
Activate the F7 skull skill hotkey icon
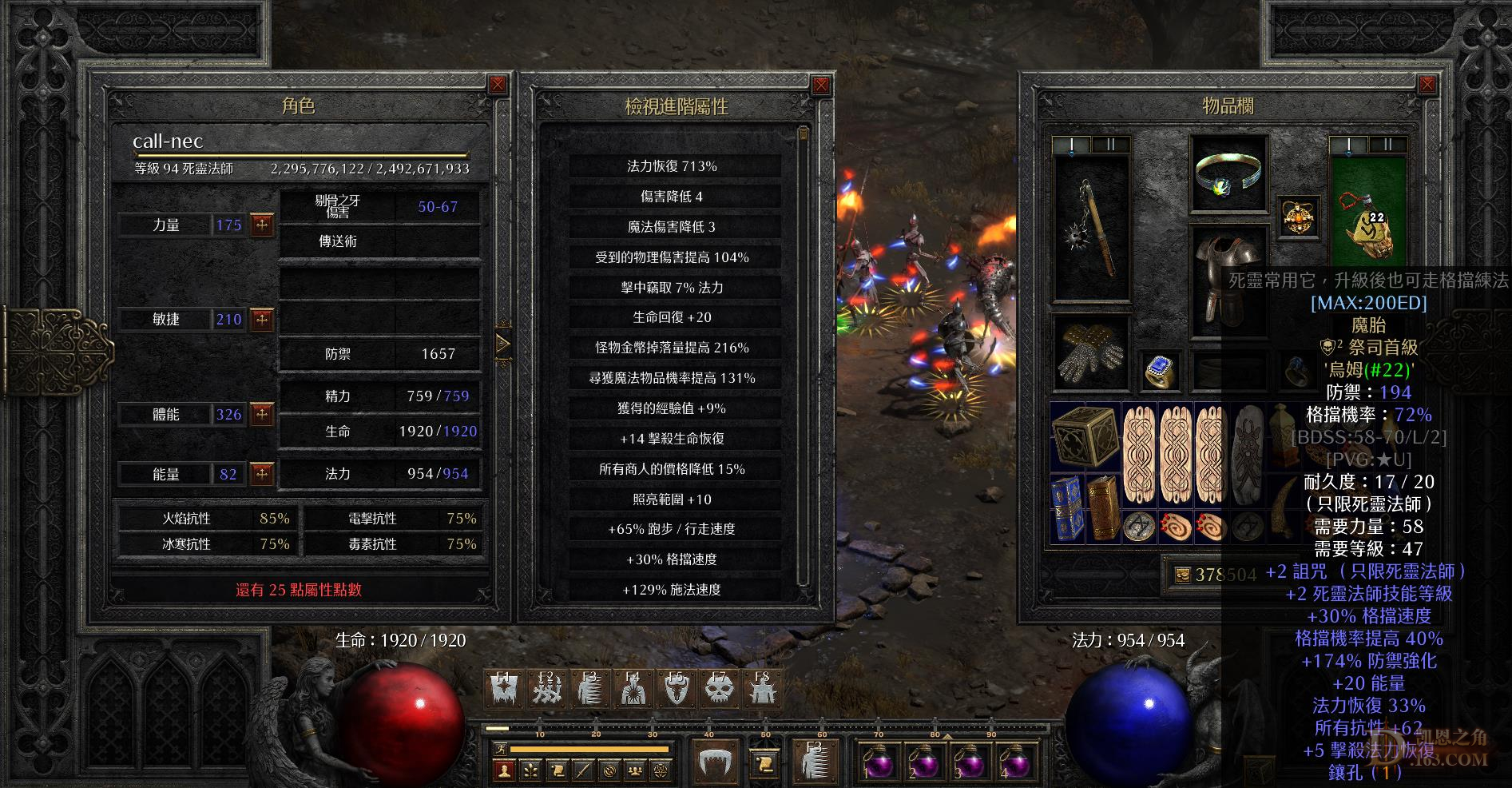719,688
